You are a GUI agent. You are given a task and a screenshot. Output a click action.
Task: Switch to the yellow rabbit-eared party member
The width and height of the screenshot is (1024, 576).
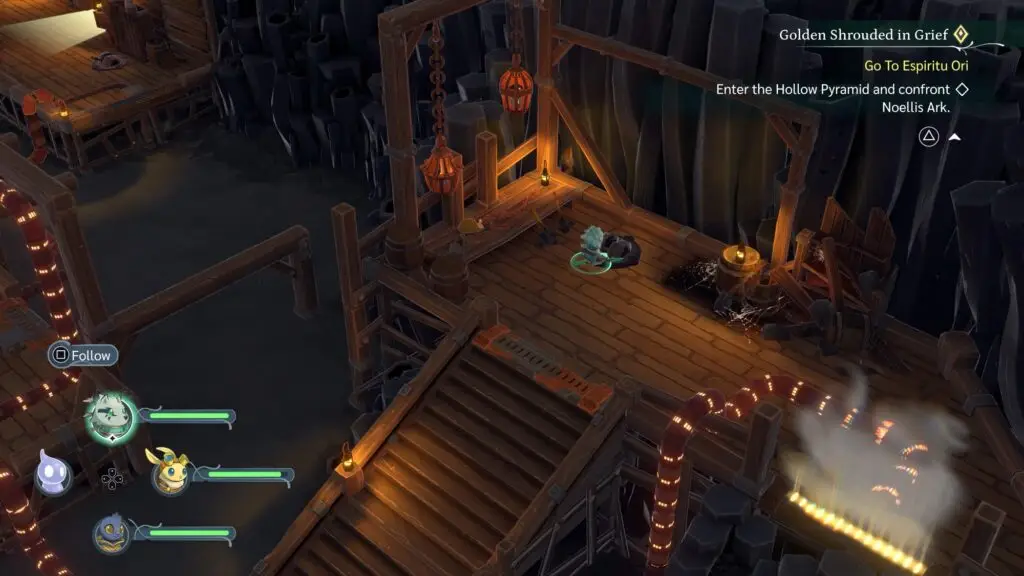click(168, 474)
